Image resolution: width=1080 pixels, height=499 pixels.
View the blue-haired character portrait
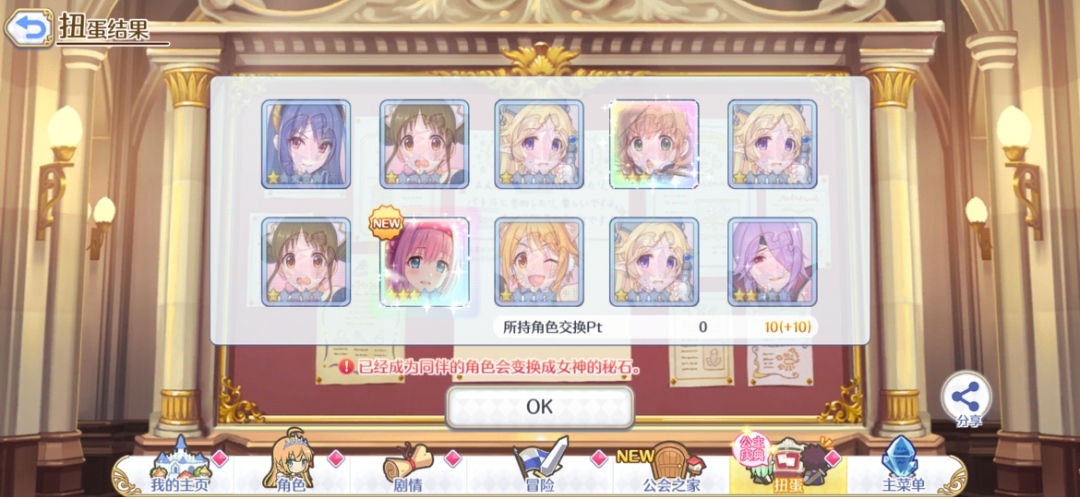click(x=306, y=144)
